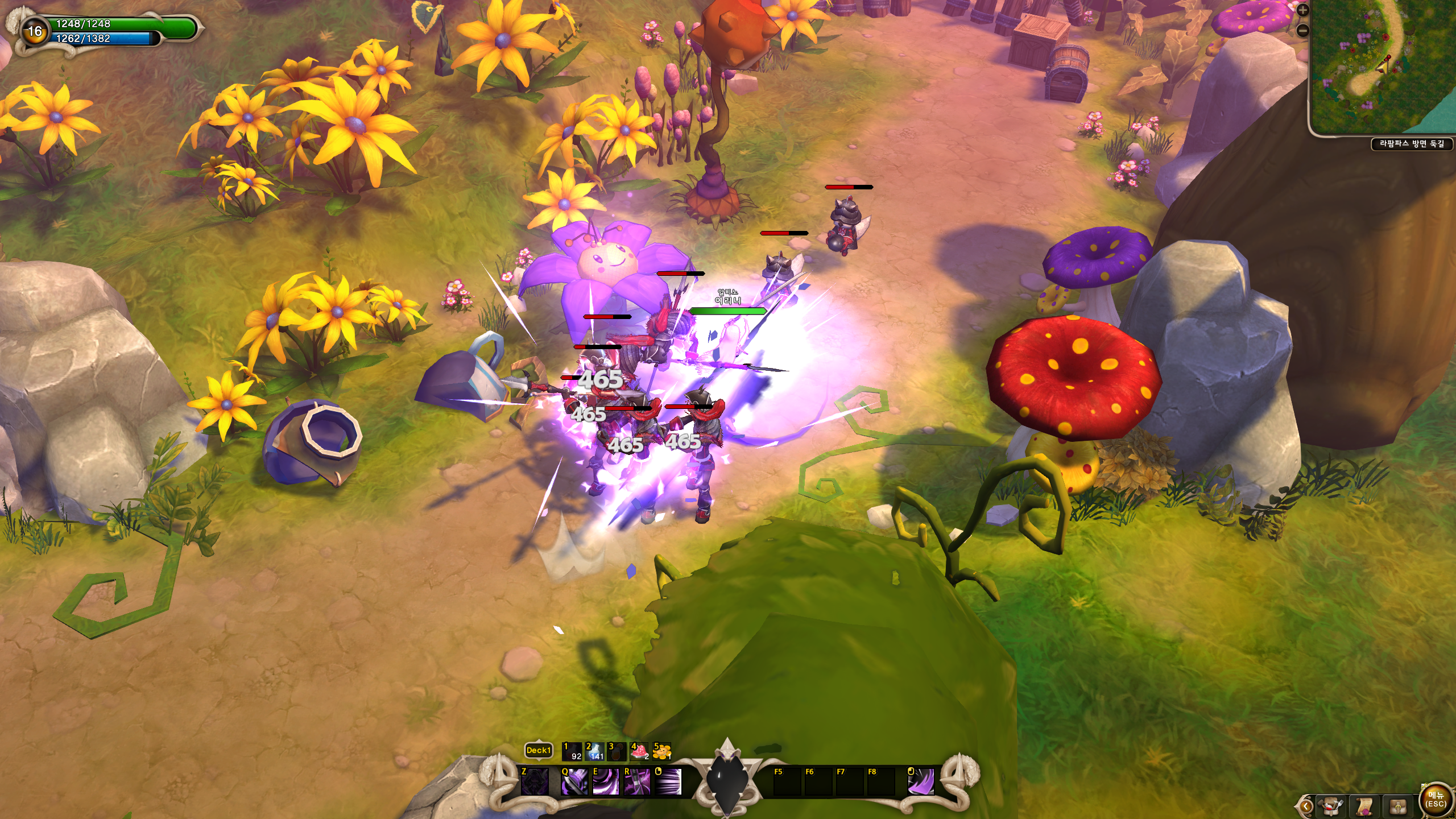Image resolution: width=1456 pixels, height=819 pixels.
Task: Zoom in the minimap with the plus button
Action: click(x=1303, y=10)
